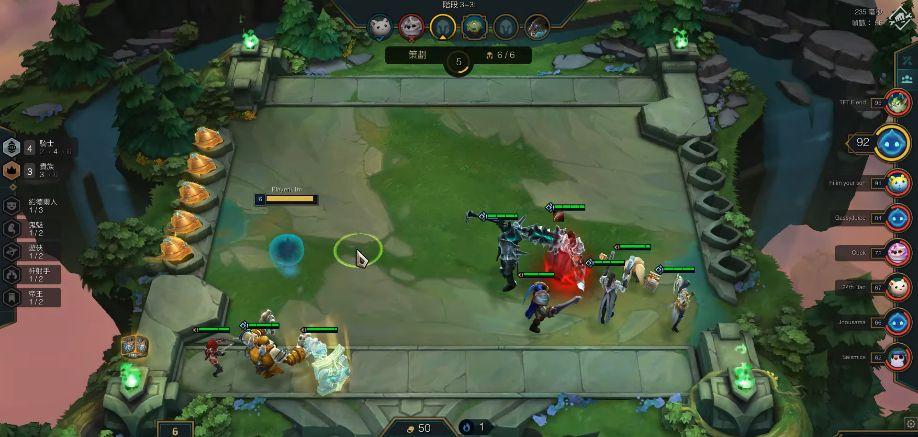Select the red-haired champion on the bench
Image resolution: width=918 pixels, height=437 pixels.
216,353
